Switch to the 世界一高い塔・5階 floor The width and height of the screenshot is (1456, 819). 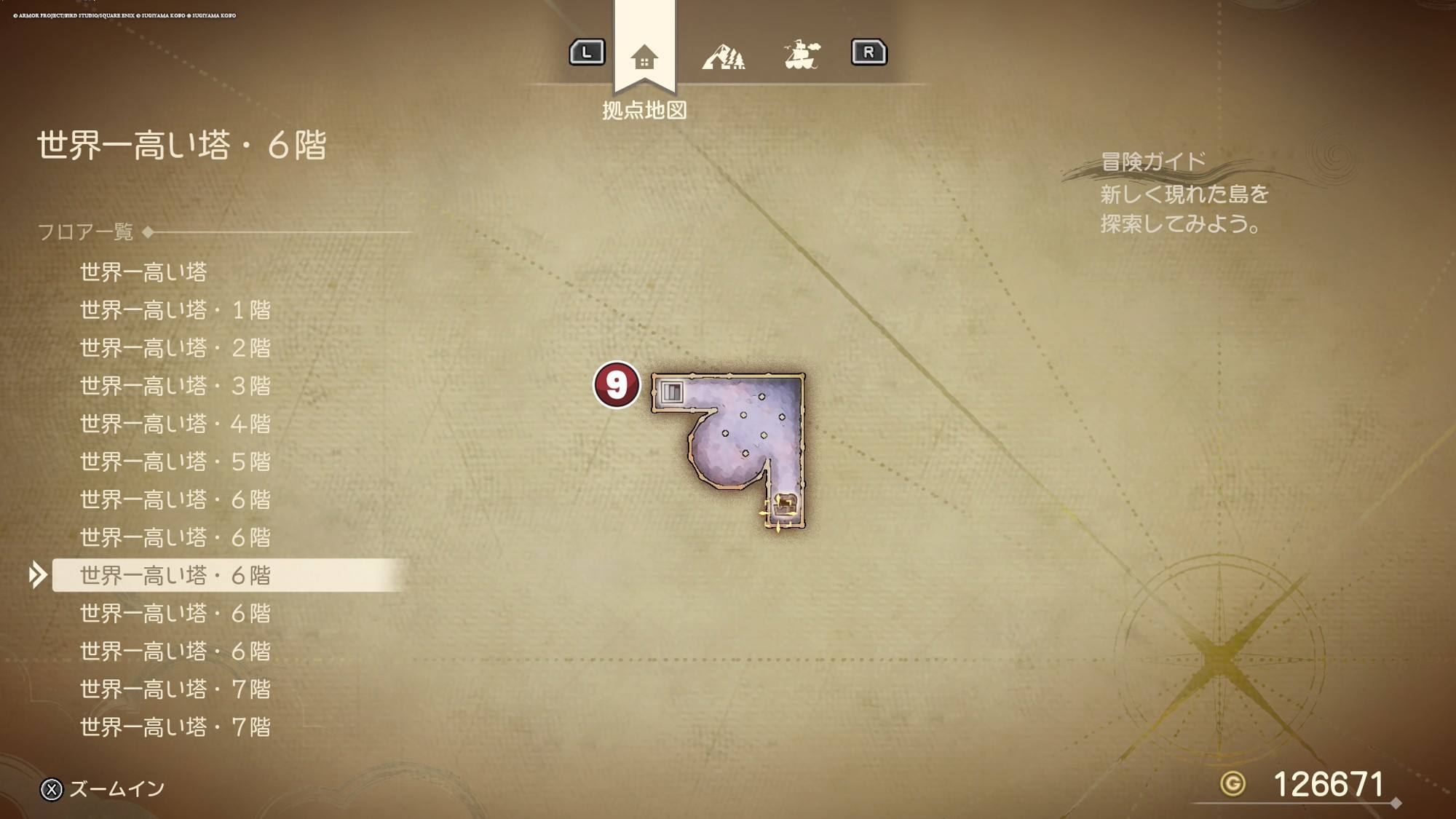click(175, 462)
